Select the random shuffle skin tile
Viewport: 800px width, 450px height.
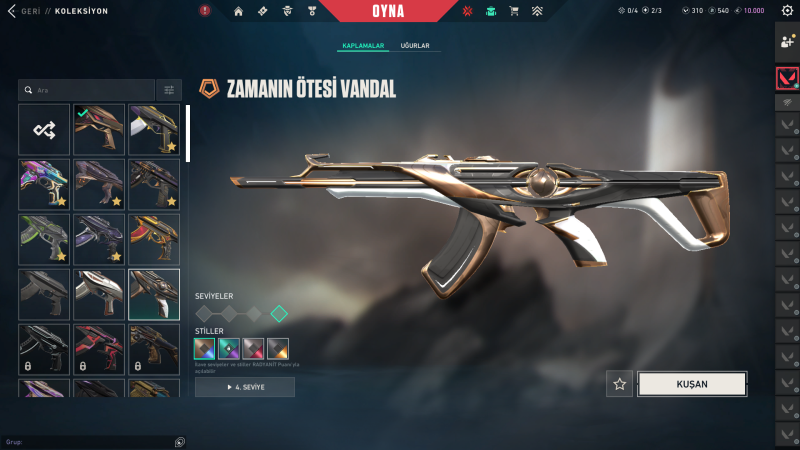pyautogui.click(x=44, y=129)
